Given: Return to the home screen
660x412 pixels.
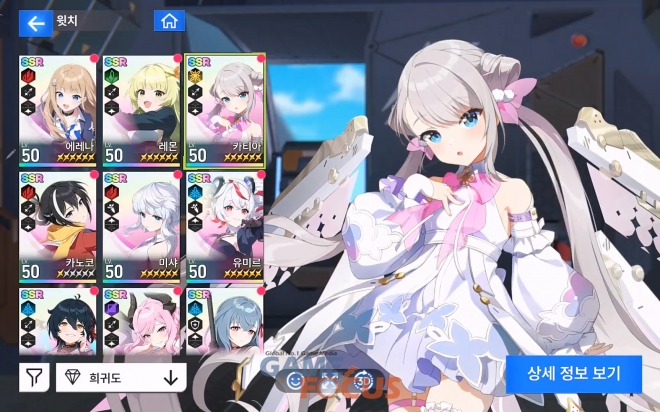Looking at the screenshot, I should pos(169,21).
